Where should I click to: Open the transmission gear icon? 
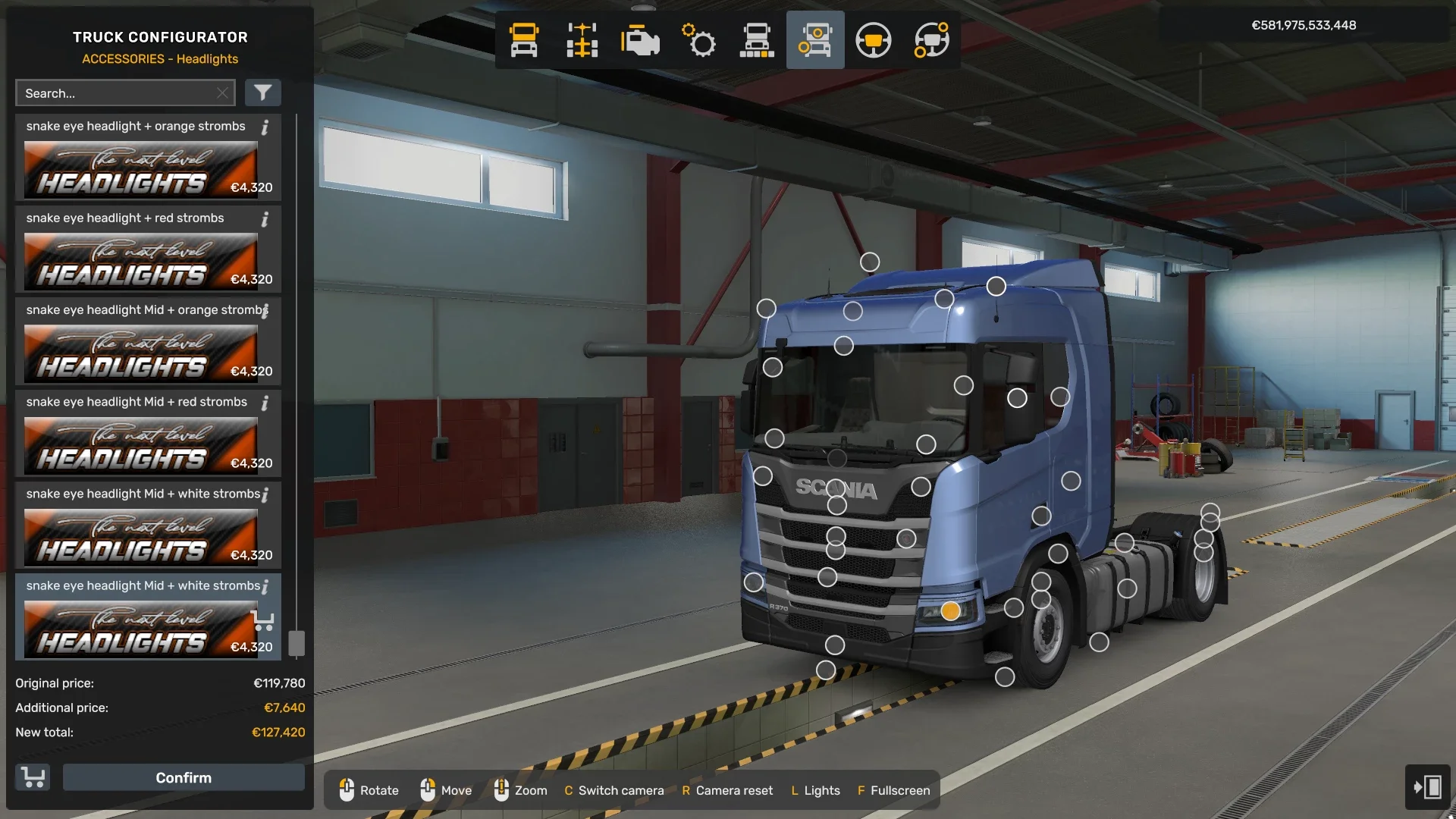[698, 40]
